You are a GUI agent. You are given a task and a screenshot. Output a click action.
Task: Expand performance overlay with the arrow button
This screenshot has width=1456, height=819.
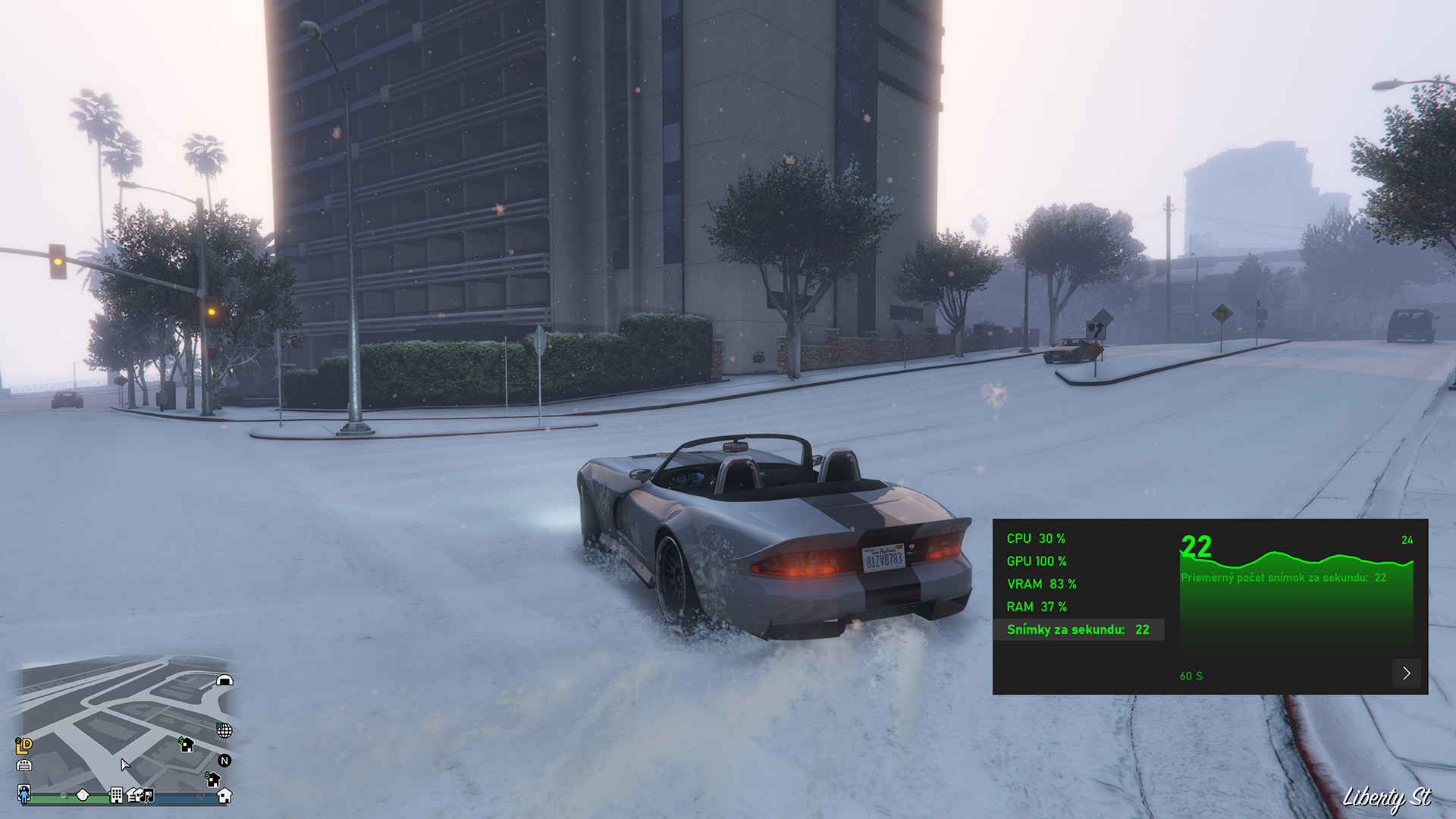[1406, 673]
